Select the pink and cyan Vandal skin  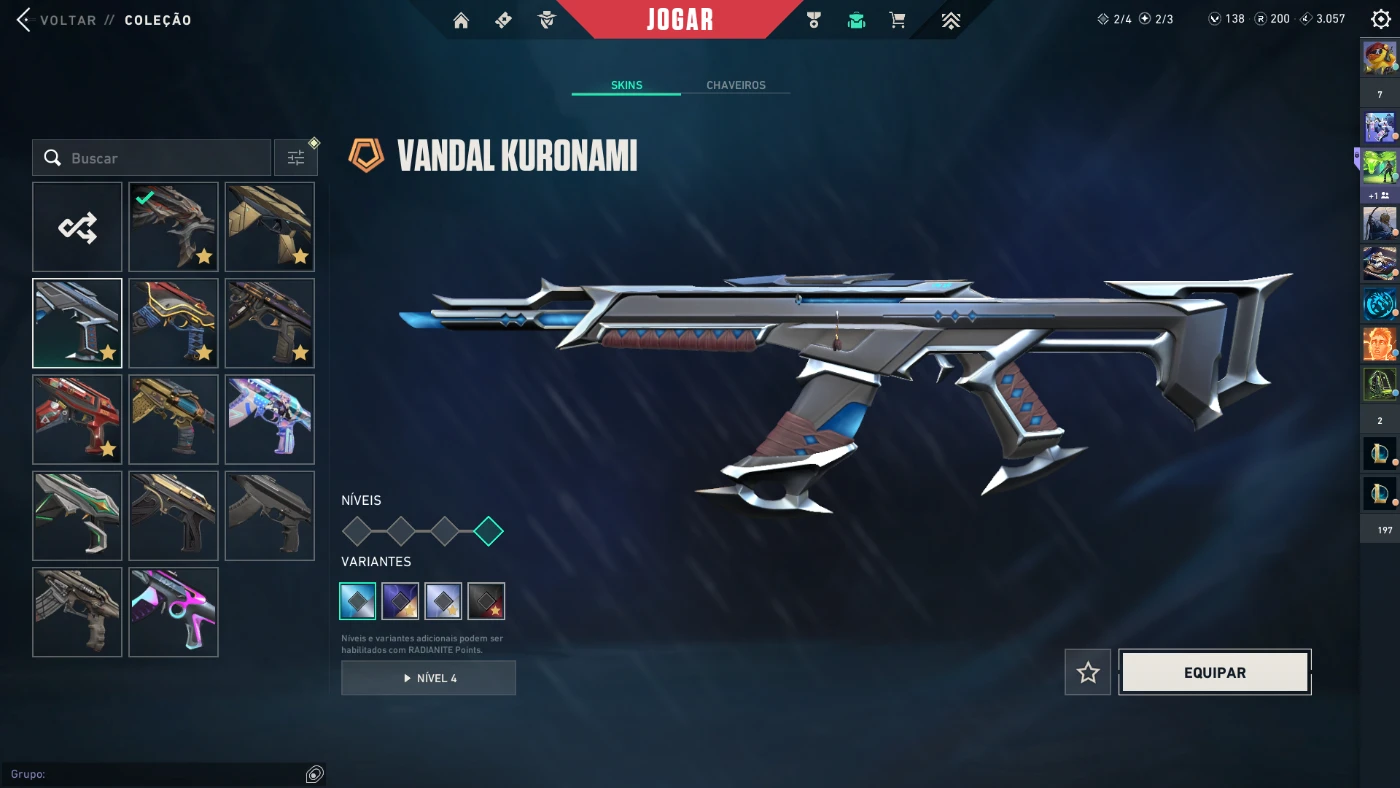[x=173, y=612]
